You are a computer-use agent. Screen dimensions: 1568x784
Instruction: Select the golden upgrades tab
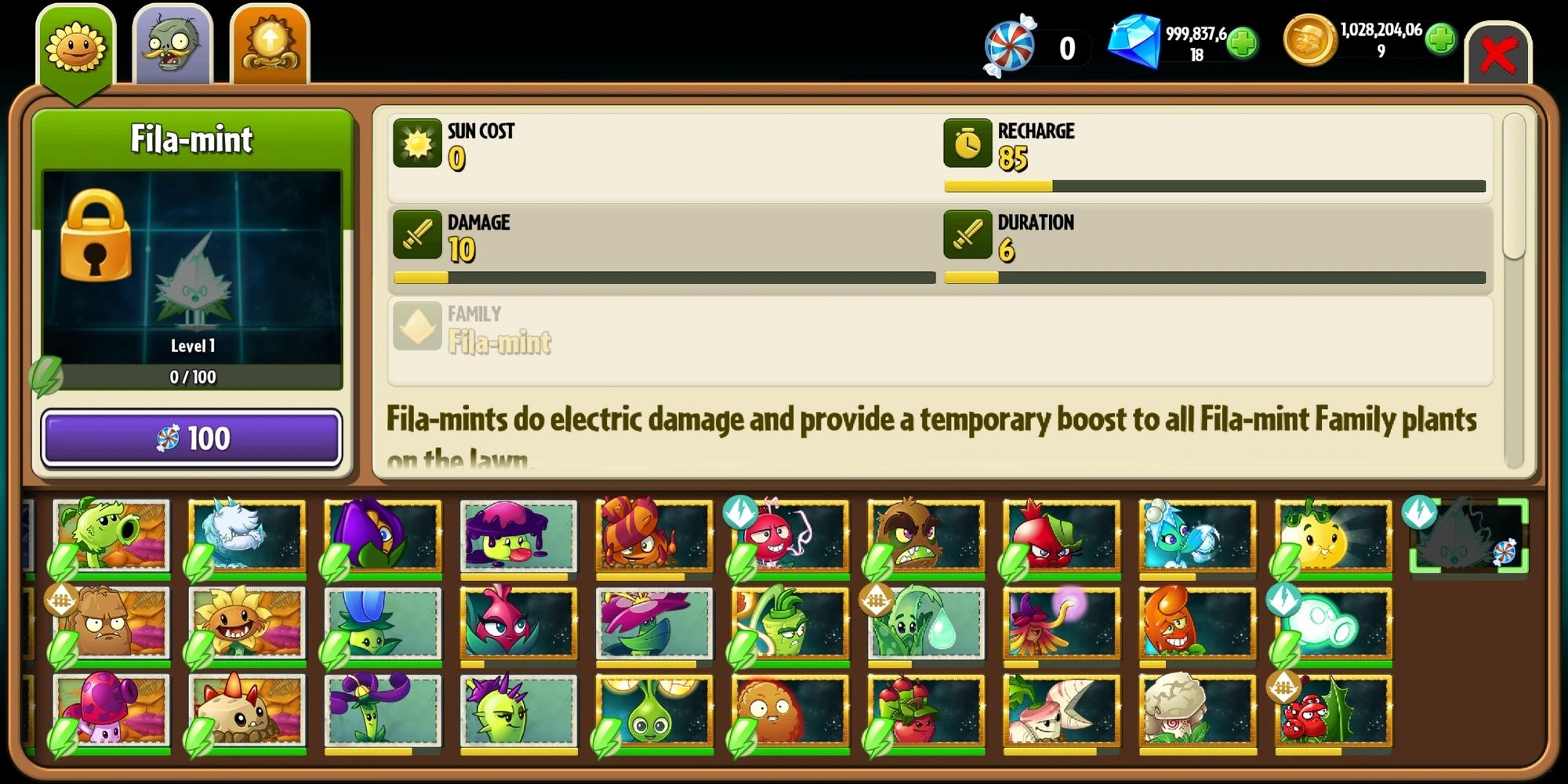tap(270, 43)
